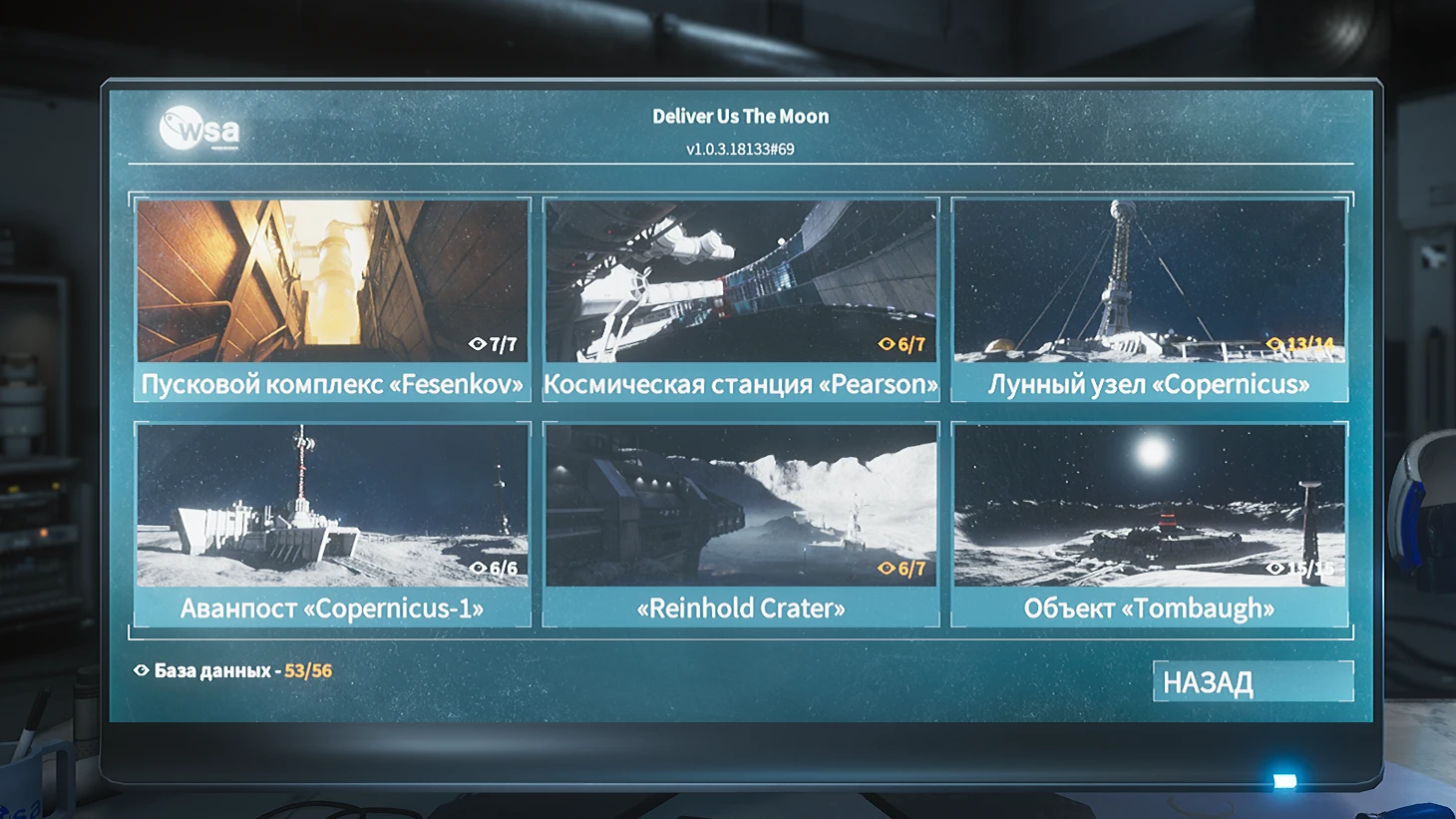
Task: Click the eye icon on Reinhold Crater tile
Action: pyautogui.click(x=887, y=568)
